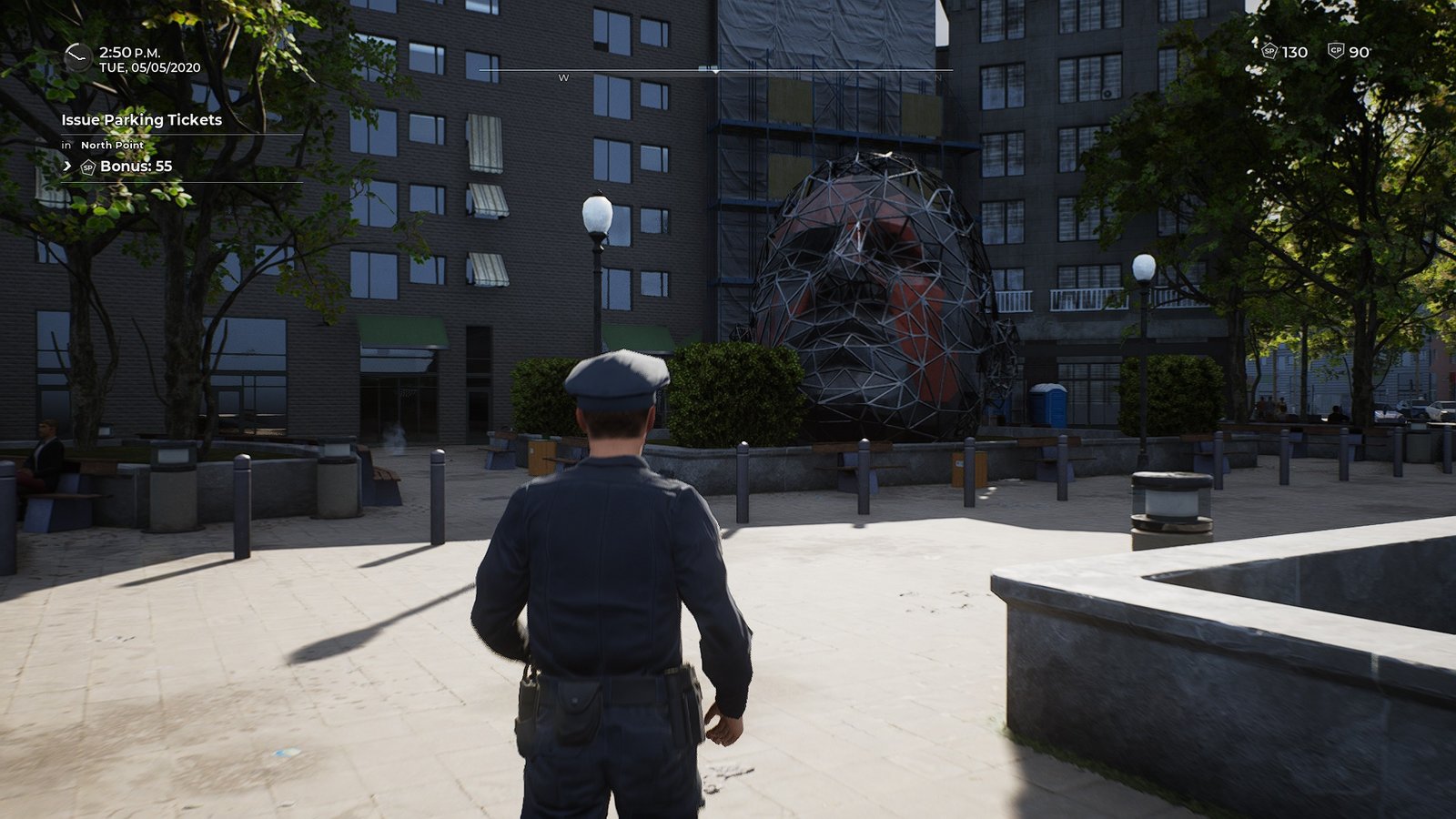
Task: Expand the Bonus: 55 objective arrow
Action: [67, 167]
